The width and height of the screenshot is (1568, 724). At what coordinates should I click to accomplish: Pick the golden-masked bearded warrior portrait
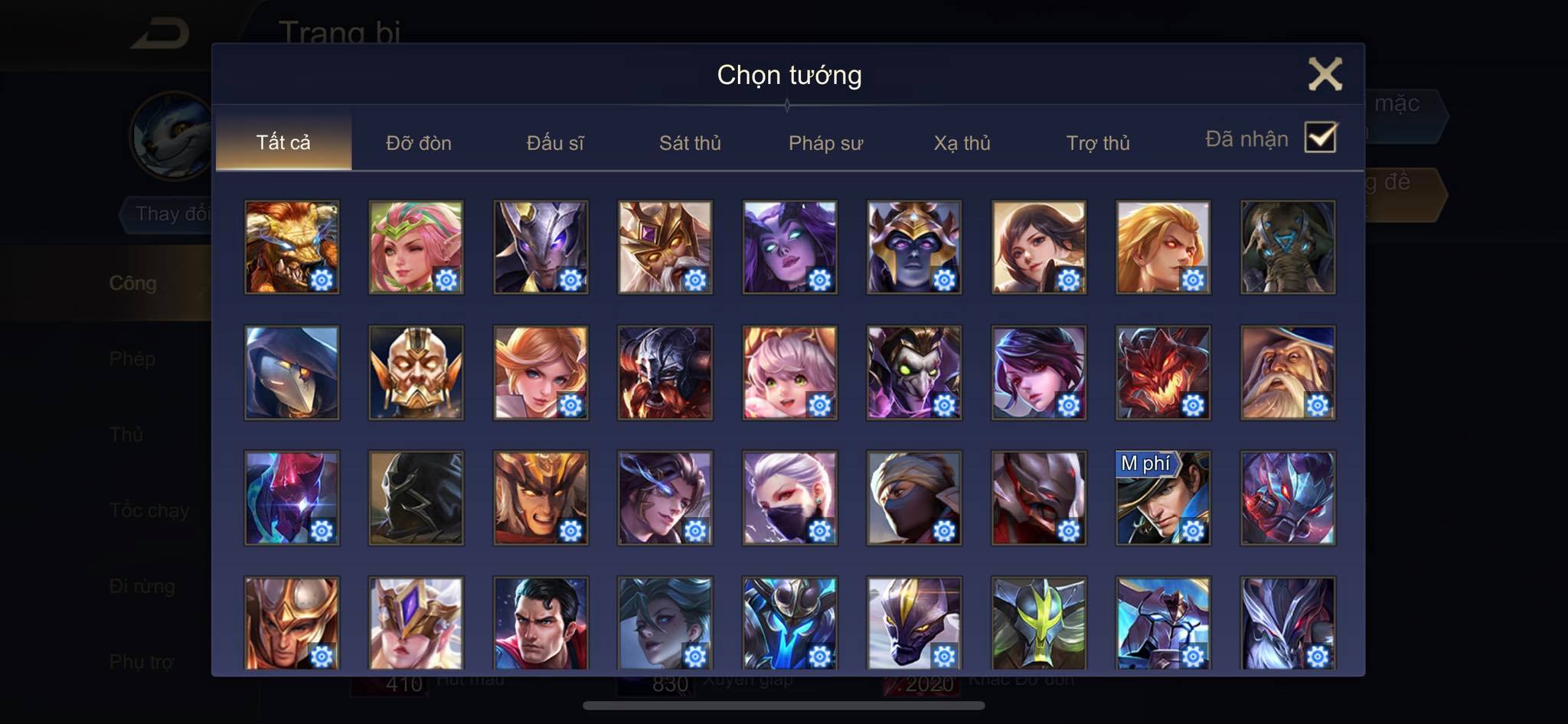click(416, 372)
